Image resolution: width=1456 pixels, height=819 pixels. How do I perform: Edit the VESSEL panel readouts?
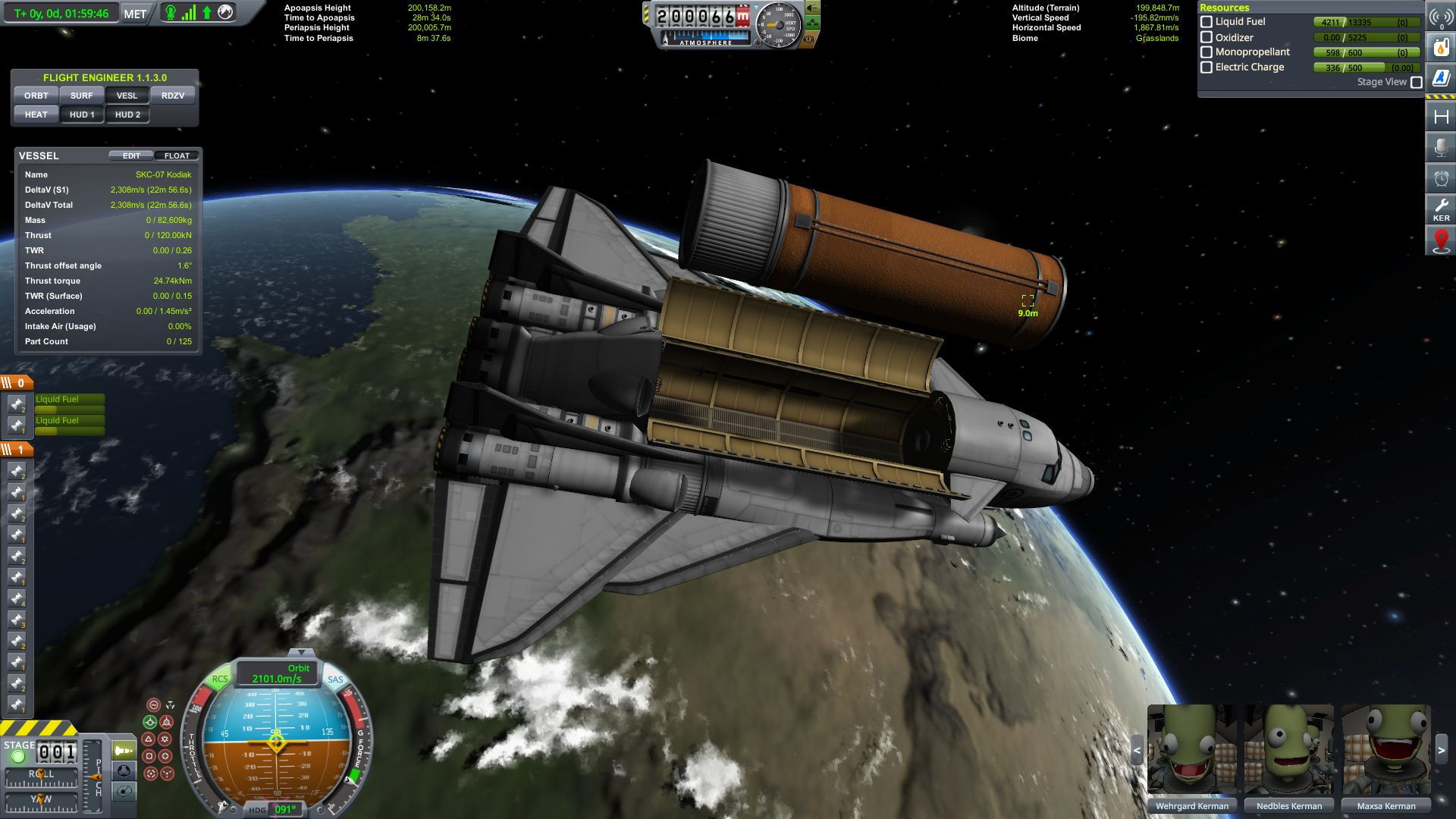click(x=131, y=155)
